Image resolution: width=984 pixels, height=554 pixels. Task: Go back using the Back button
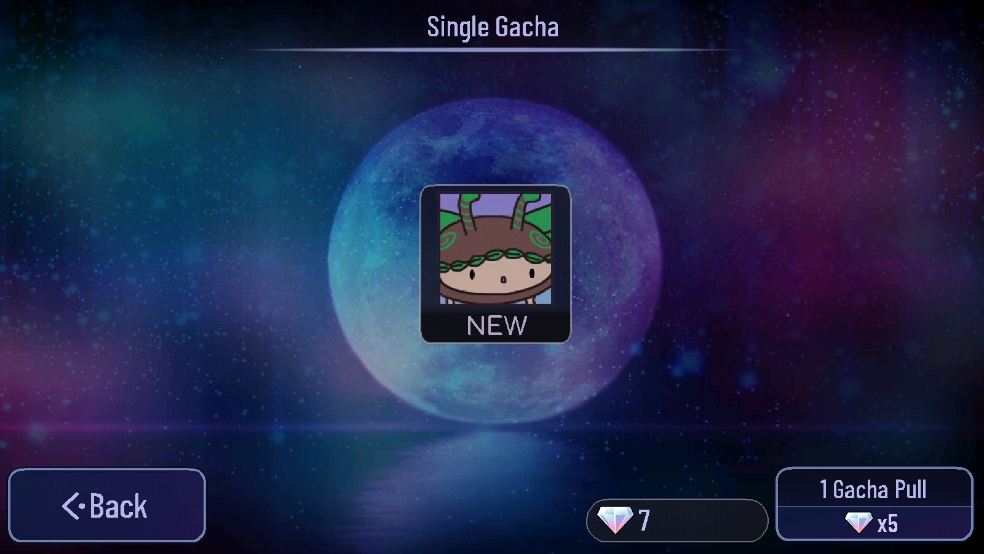[107, 506]
